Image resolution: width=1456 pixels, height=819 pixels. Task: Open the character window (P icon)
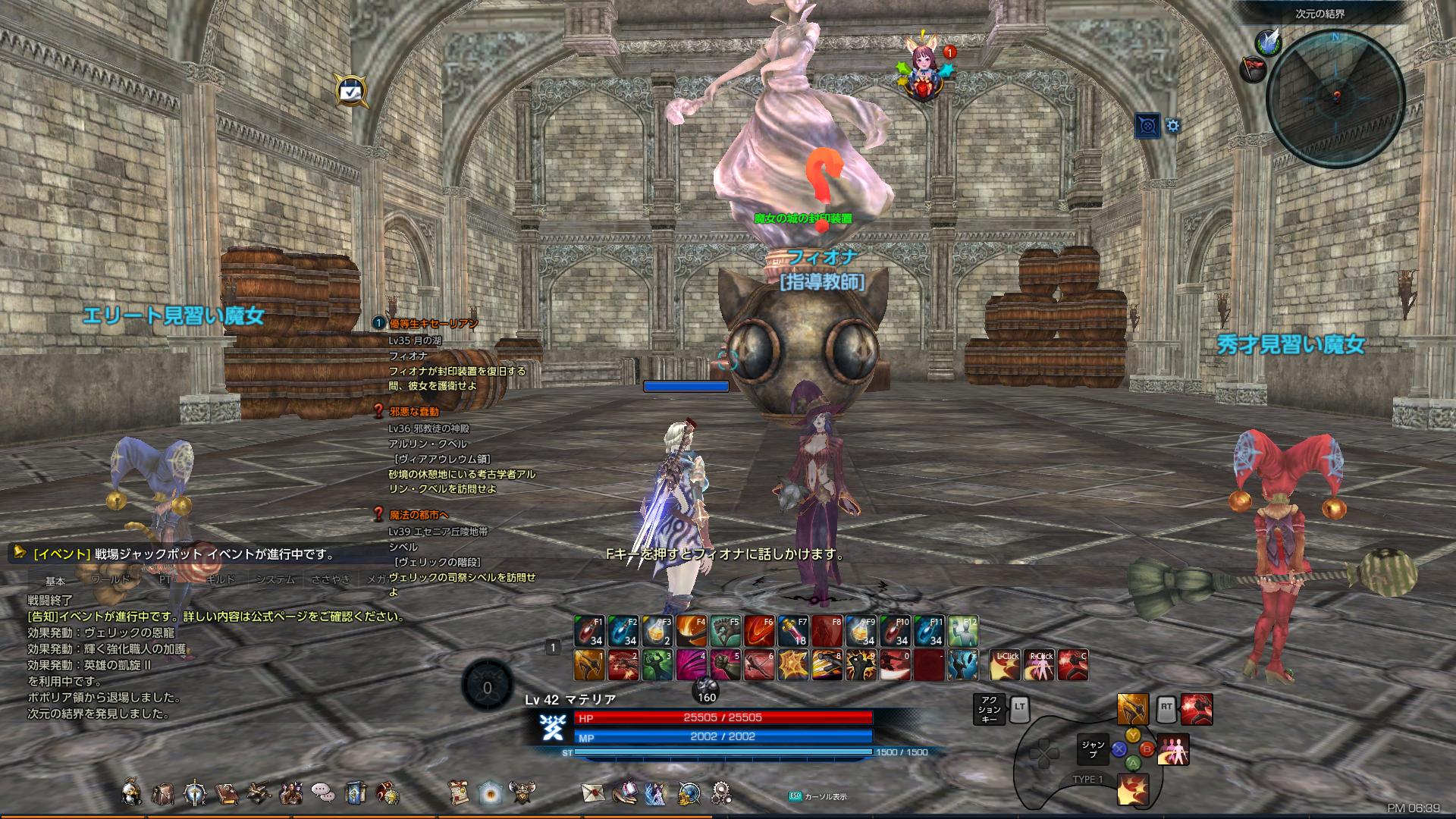click(x=130, y=792)
